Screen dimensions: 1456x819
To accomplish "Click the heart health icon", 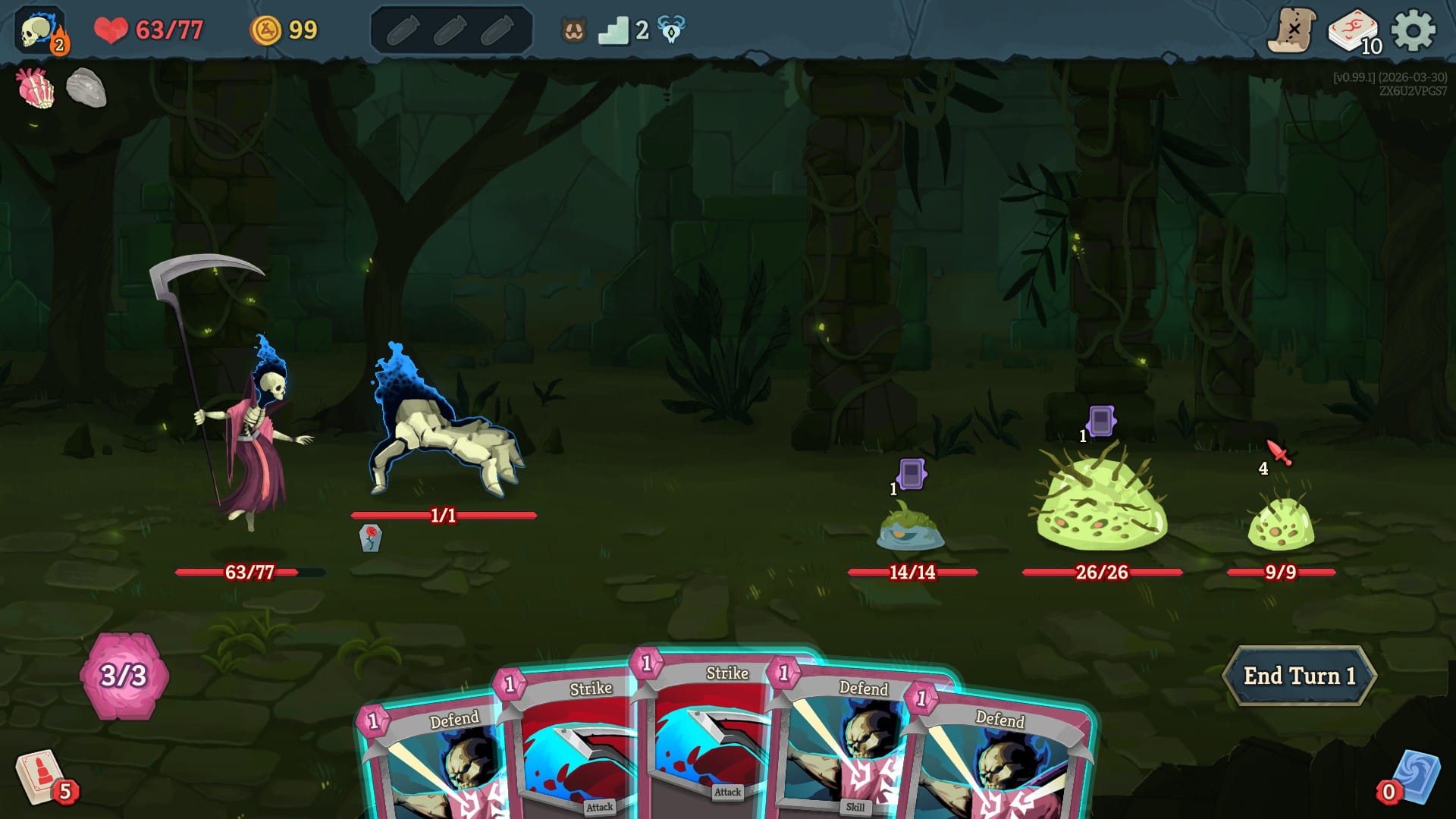I will point(111,29).
